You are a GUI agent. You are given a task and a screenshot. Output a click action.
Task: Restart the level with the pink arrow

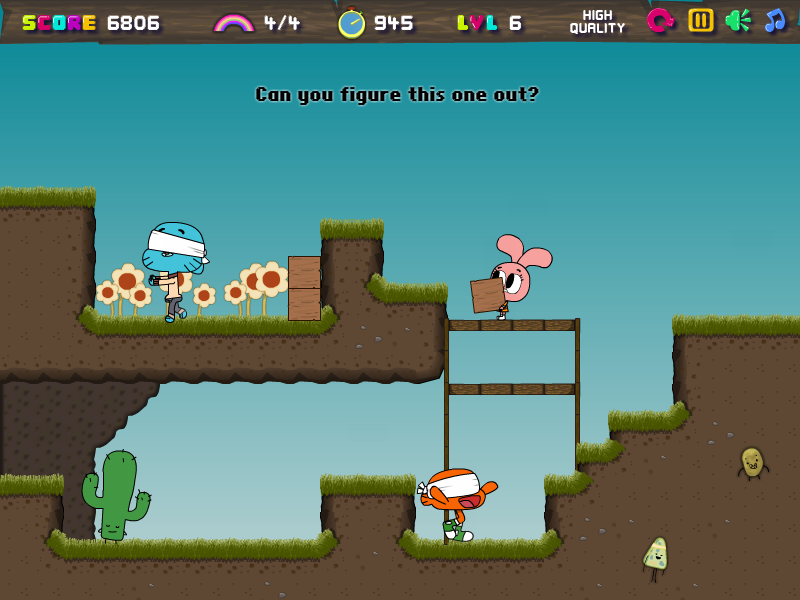pos(660,20)
